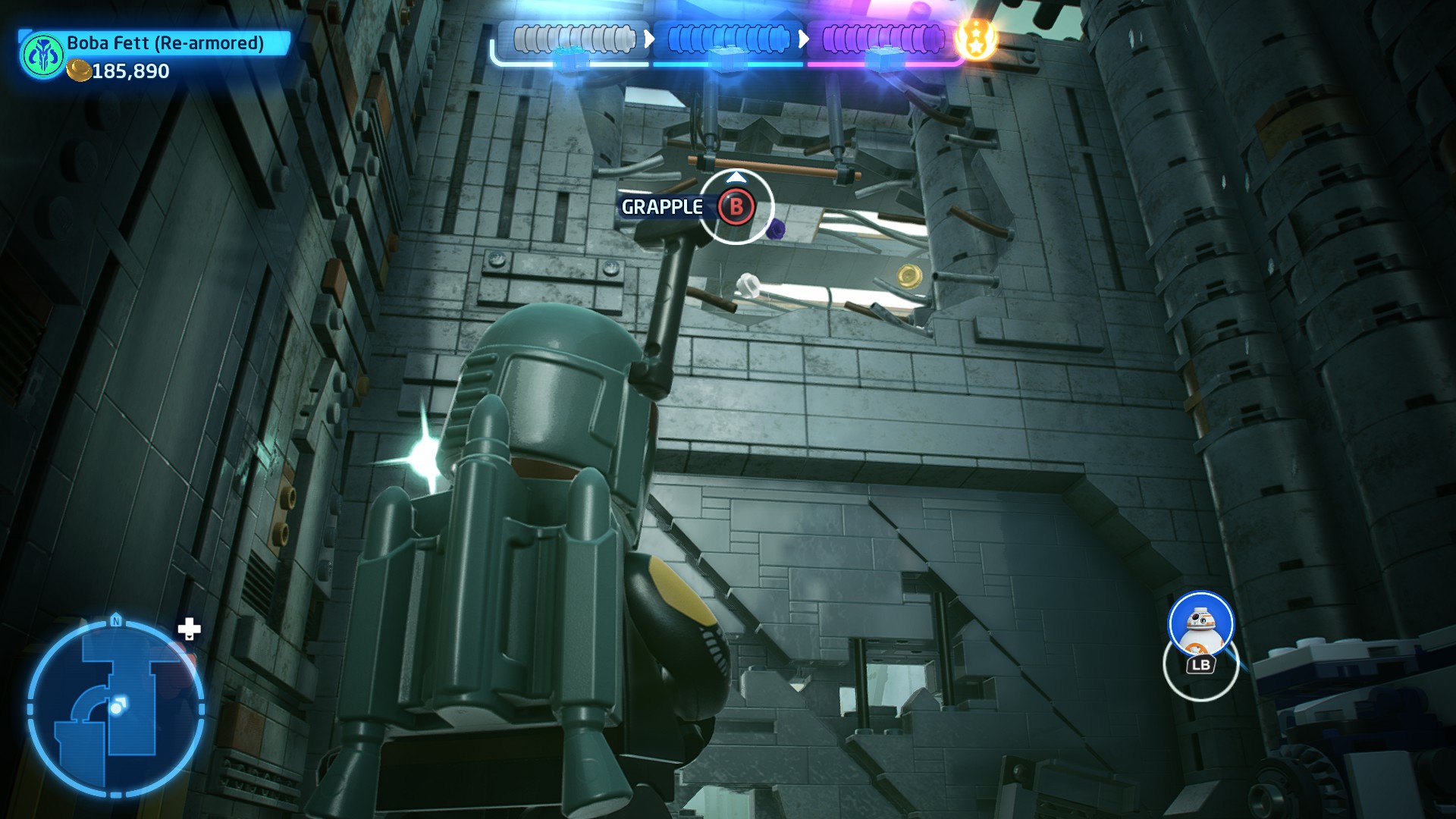Image resolution: width=1456 pixels, height=819 pixels.
Task: Click the gold True Jedi medal icon
Action: pyautogui.click(x=975, y=39)
